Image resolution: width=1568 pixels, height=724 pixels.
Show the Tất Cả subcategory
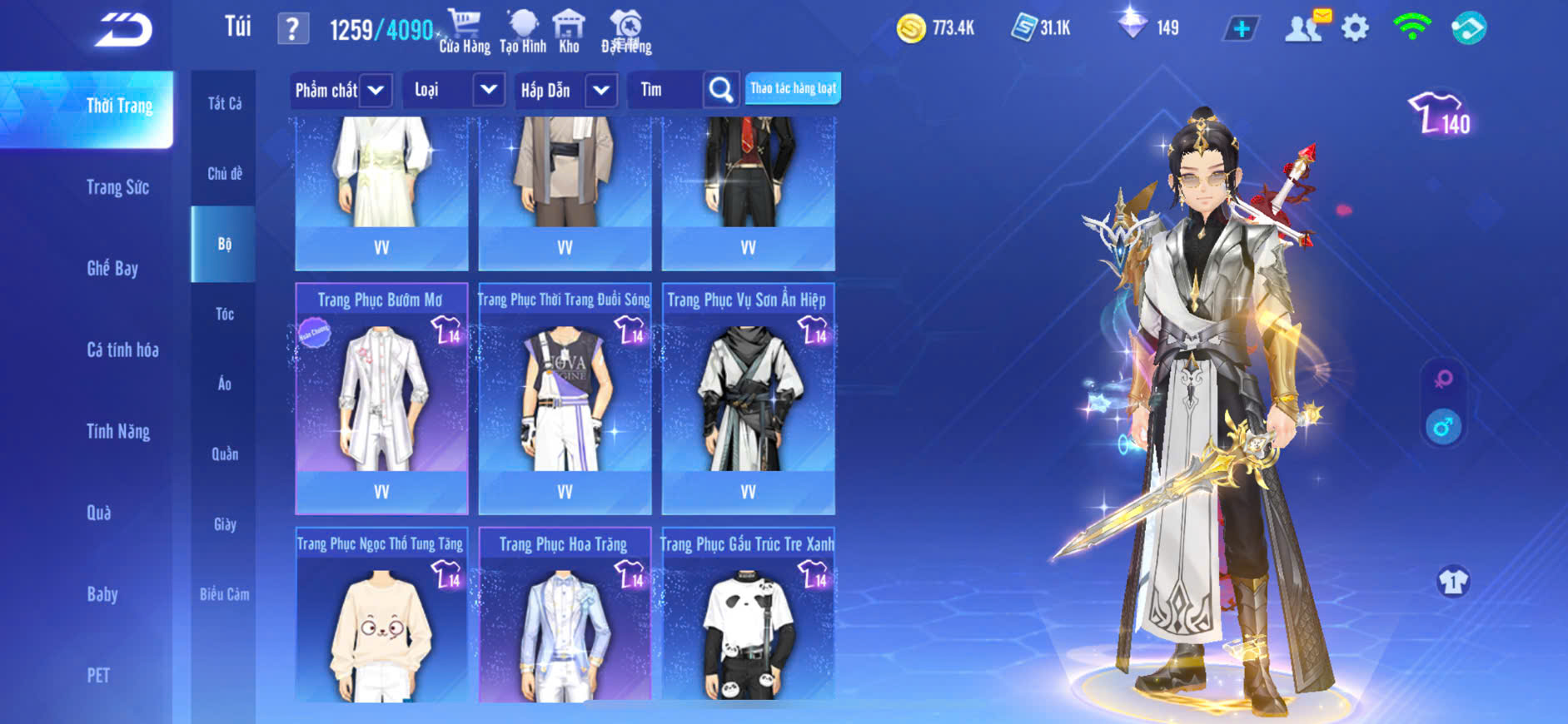point(224,103)
